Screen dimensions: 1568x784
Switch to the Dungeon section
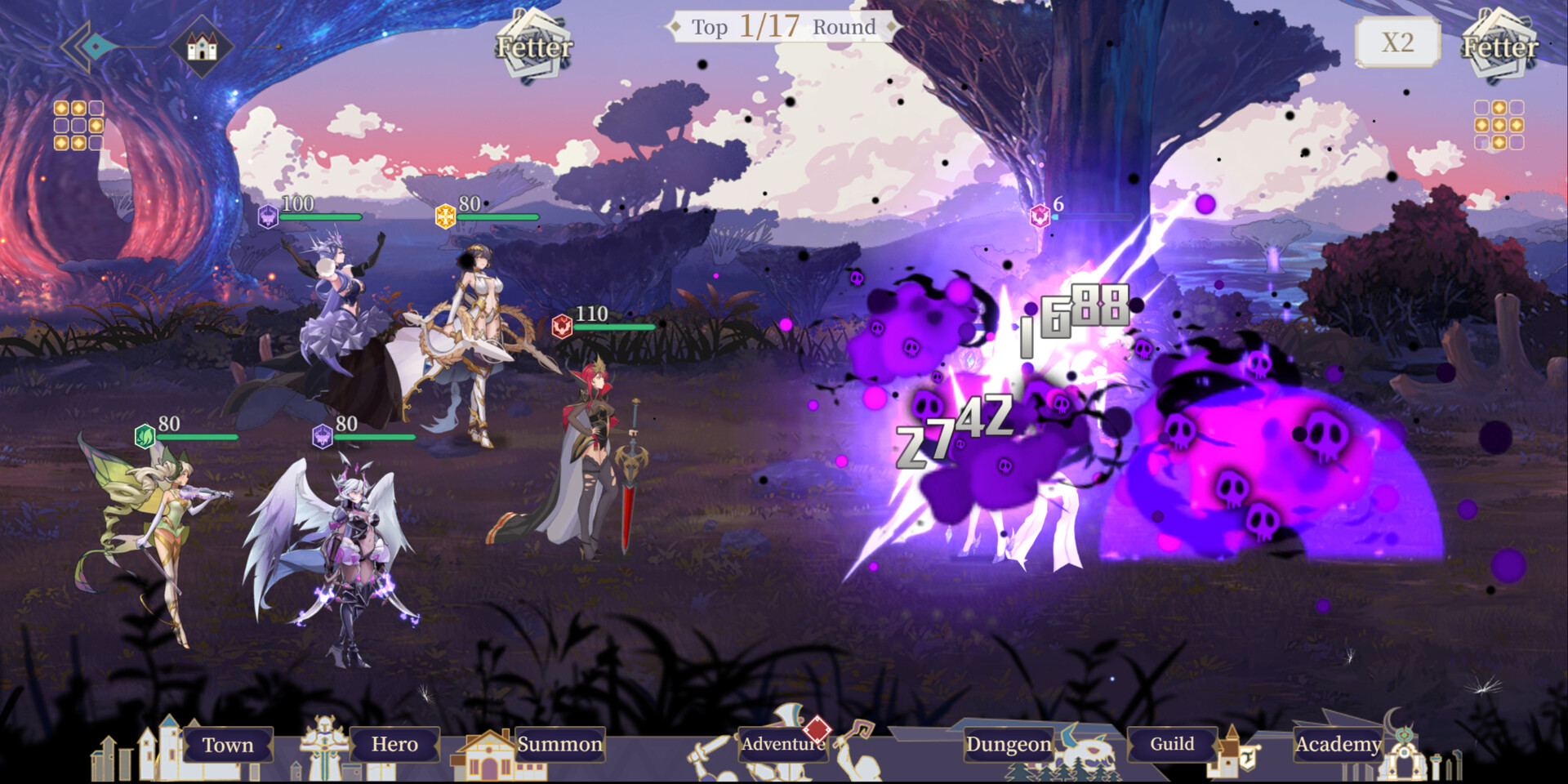pyautogui.click(x=1009, y=746)
